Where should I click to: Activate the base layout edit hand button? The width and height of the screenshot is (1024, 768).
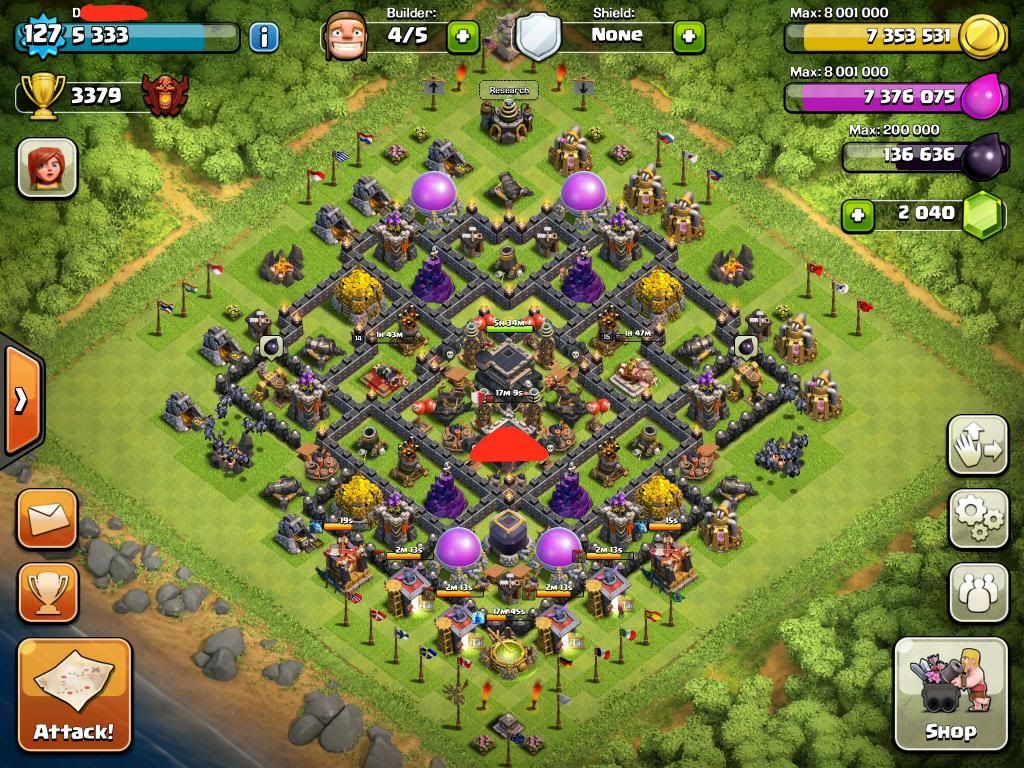[978, 445]
